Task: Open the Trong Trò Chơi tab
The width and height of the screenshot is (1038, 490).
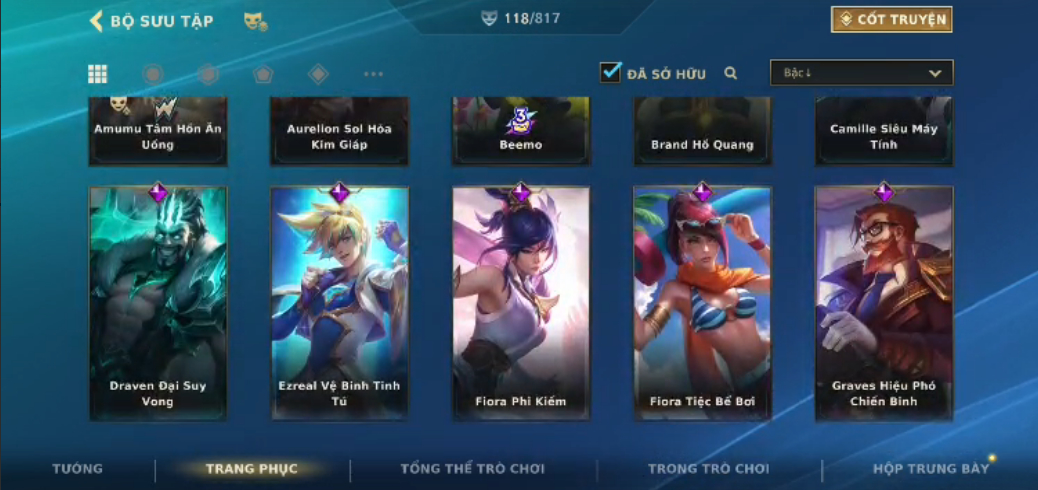Action: (709, 469)
